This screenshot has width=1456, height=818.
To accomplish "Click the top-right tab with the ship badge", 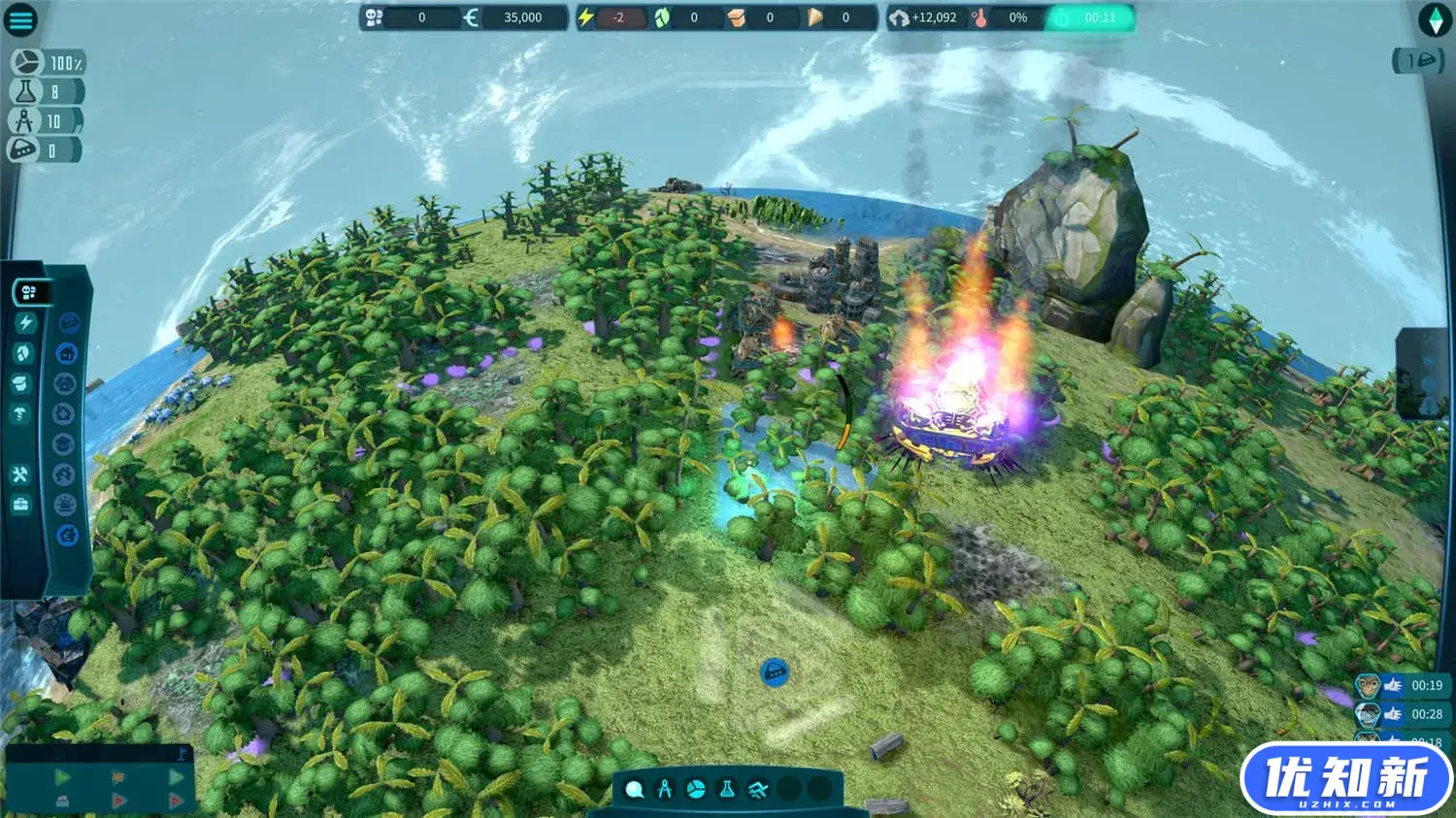I will [1418, 61].
